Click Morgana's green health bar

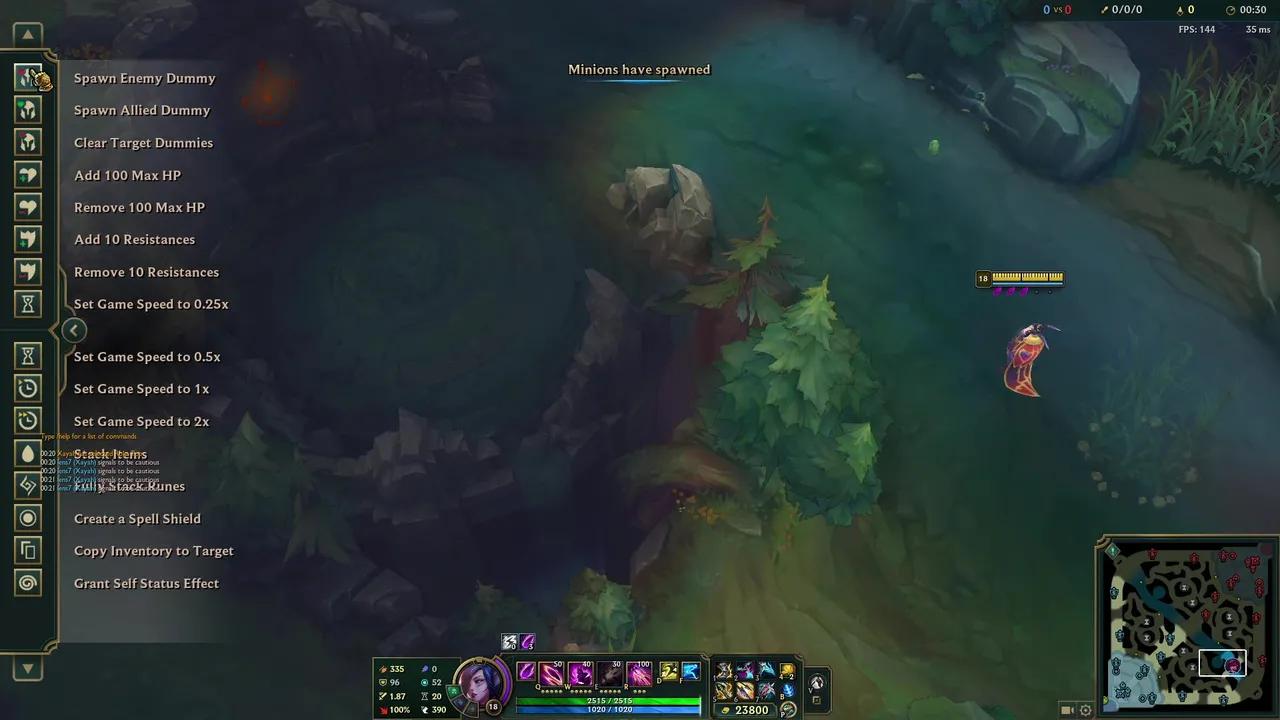pos(608,702)
